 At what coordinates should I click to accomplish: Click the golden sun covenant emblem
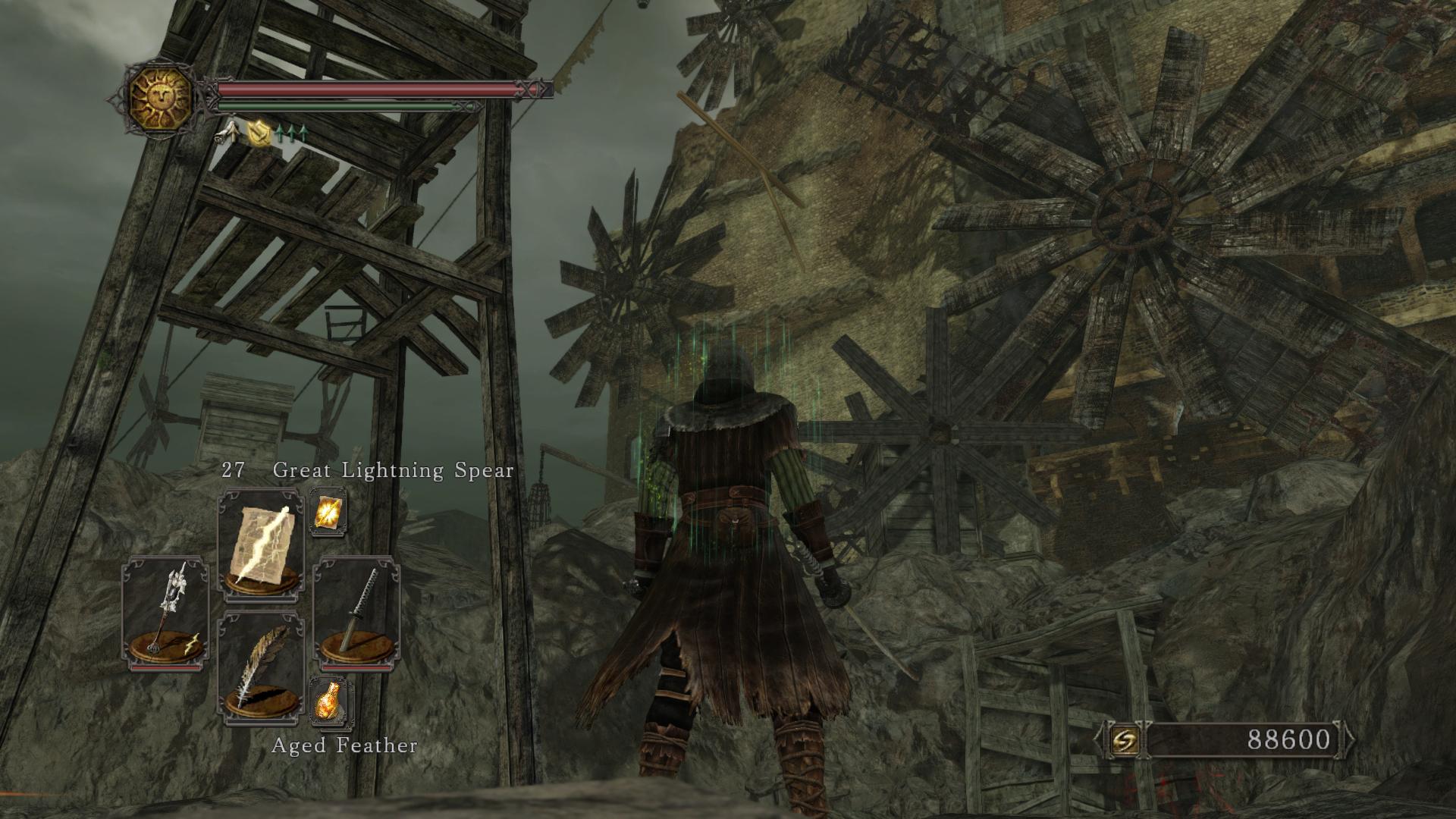click(161, 96)
